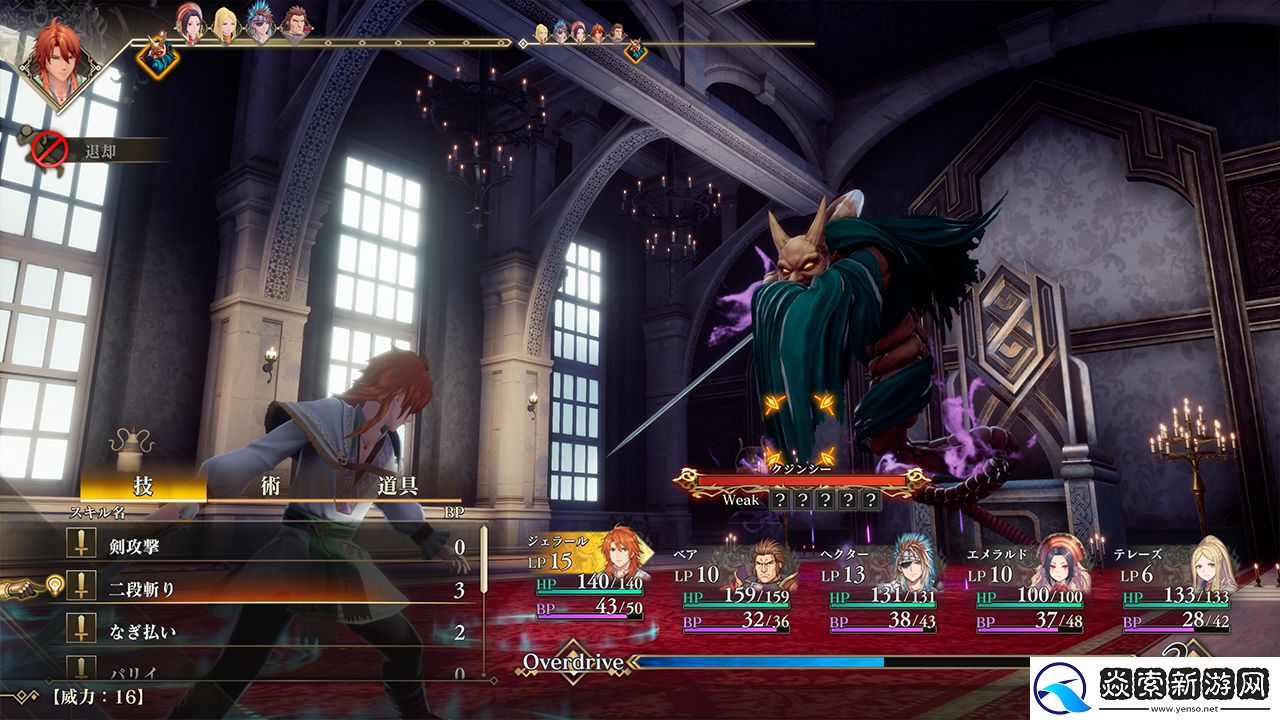This screenshot has height=720, width=1280.
Task: Click the enemy turn-order icon on timeline
Action: tap(157, 56)
